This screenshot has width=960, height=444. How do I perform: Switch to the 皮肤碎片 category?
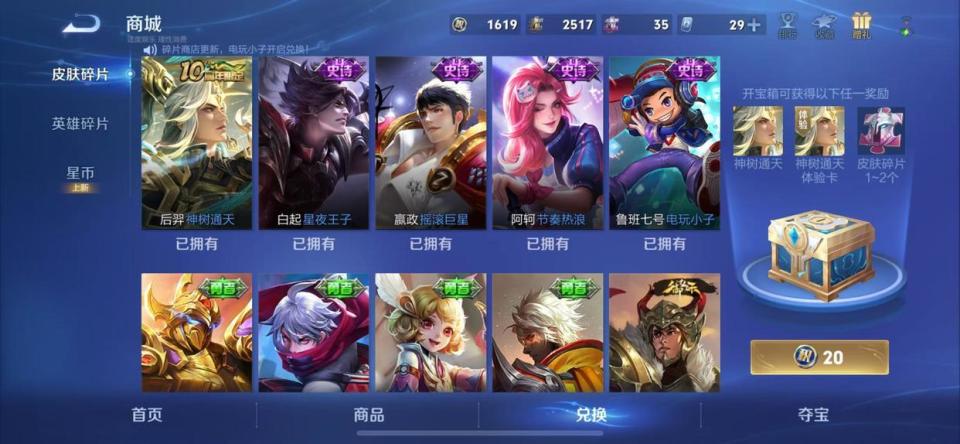[80, 73]
